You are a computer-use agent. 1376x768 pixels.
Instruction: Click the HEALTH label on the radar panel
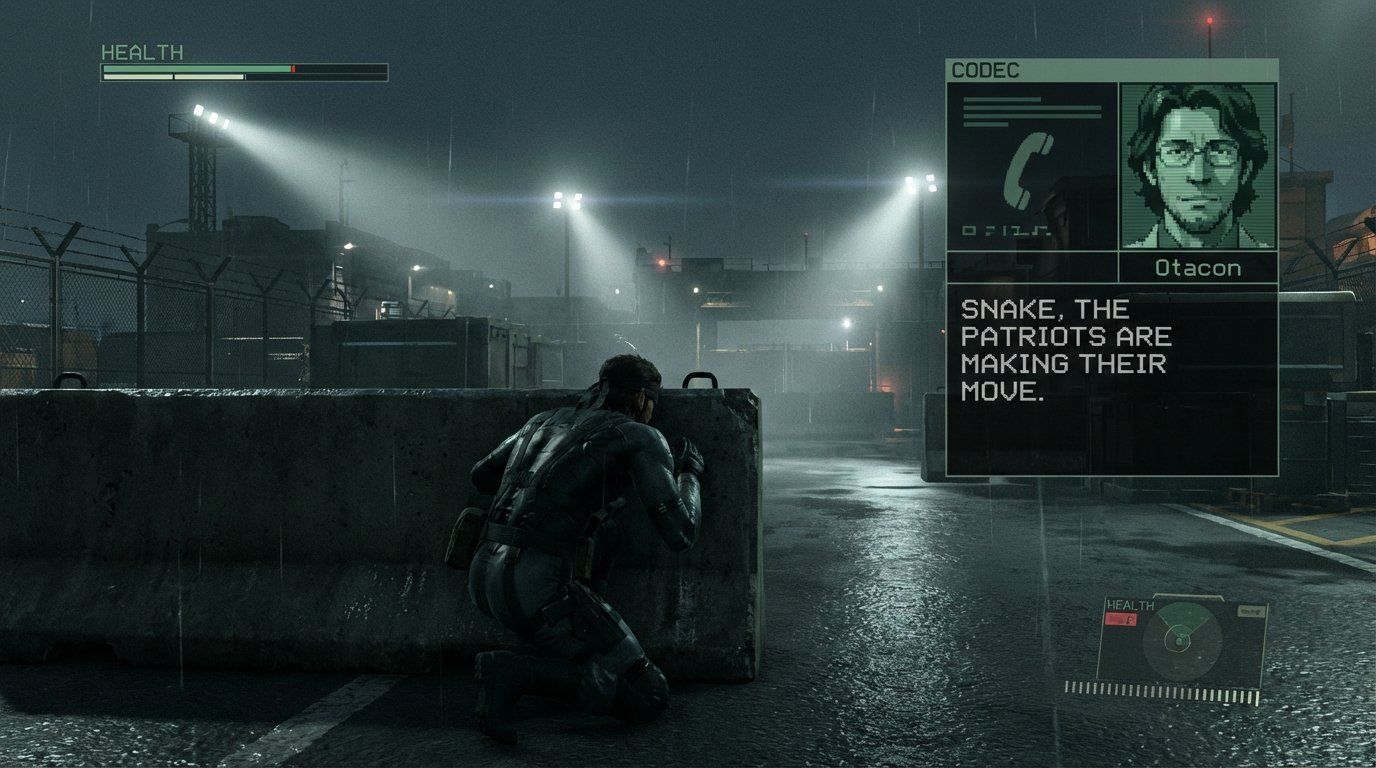point(1130,605)
